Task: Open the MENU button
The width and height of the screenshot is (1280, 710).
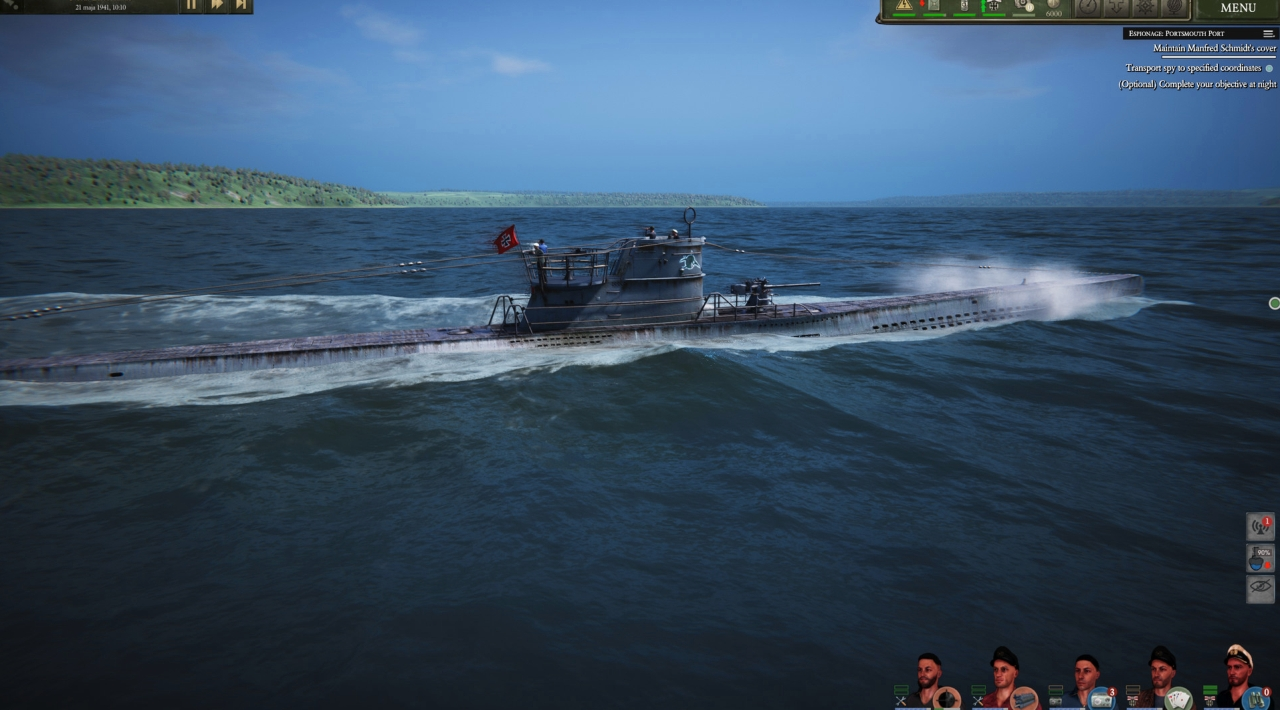Action: point(1238,8)
